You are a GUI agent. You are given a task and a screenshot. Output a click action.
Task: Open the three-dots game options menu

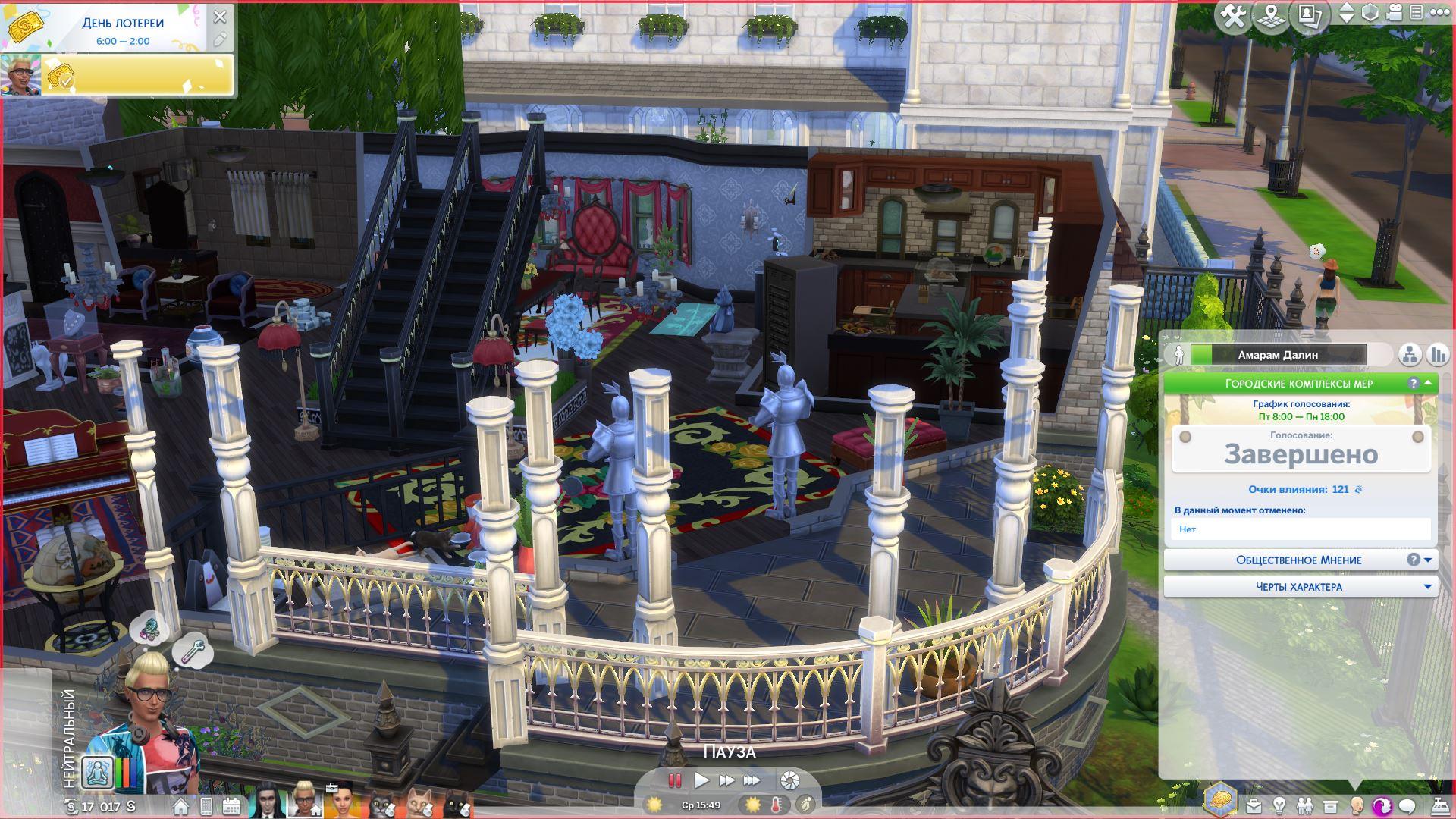[x=1439, y=13]
